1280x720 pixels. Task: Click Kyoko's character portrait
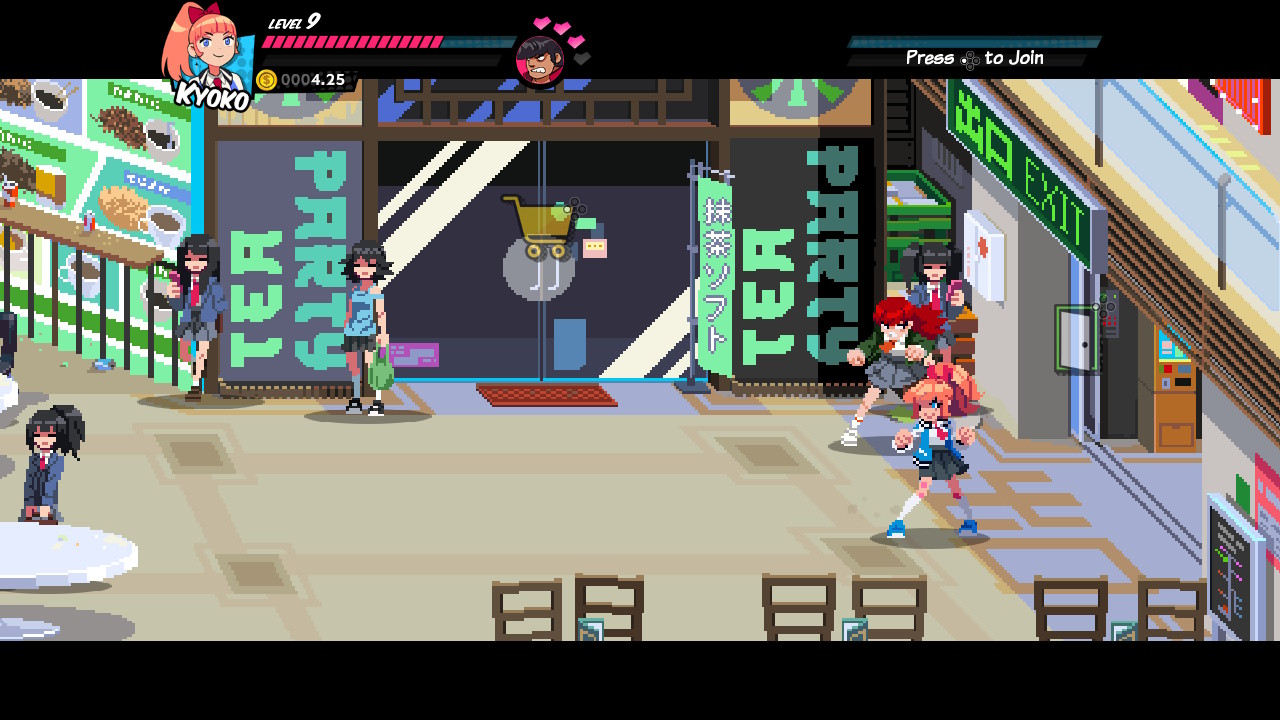pyautogui.click(x=207, y=50)
